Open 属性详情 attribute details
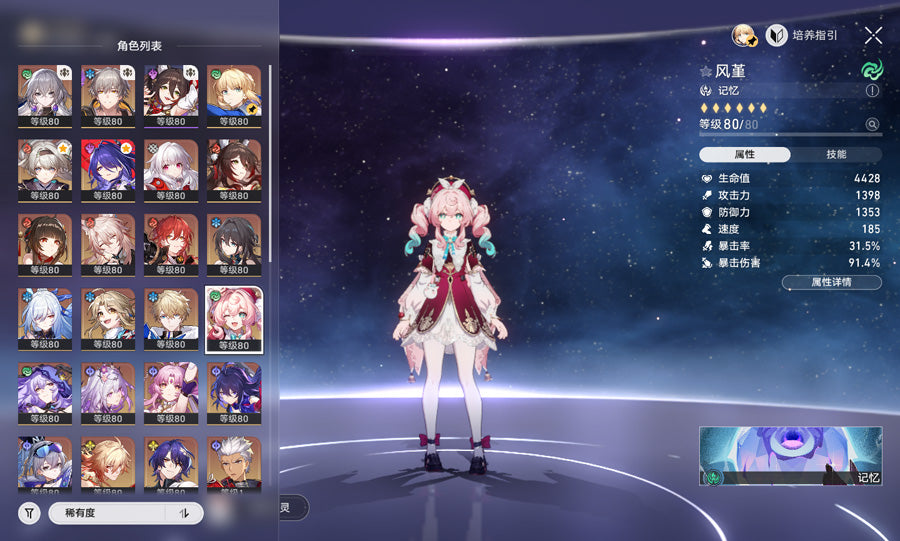The image size is (900, 541). point(831,283)
